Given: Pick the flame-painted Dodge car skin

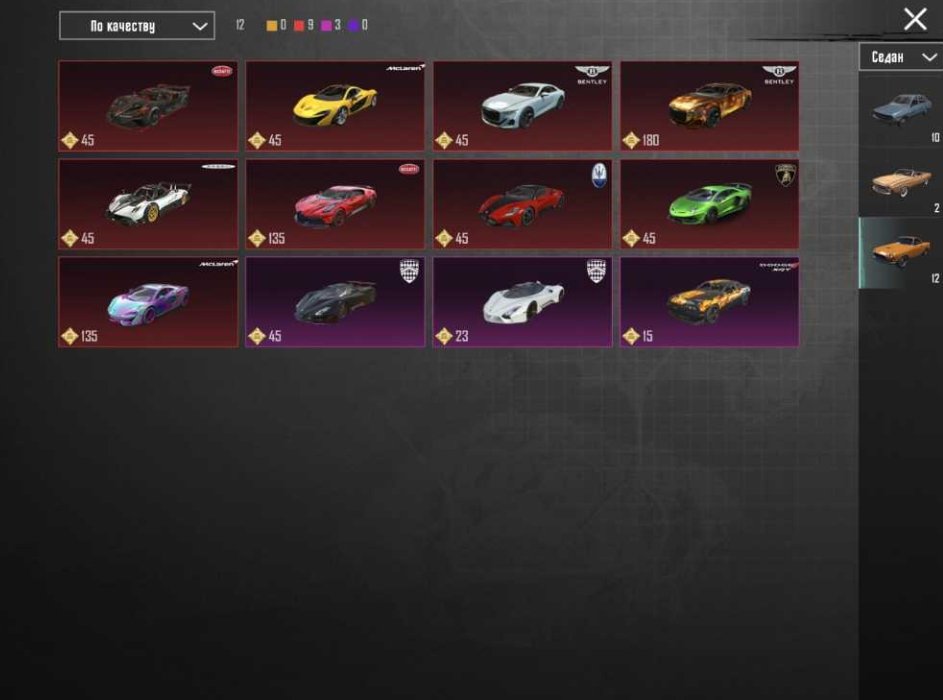Looking at the screenshot, I should coord(709,301).
